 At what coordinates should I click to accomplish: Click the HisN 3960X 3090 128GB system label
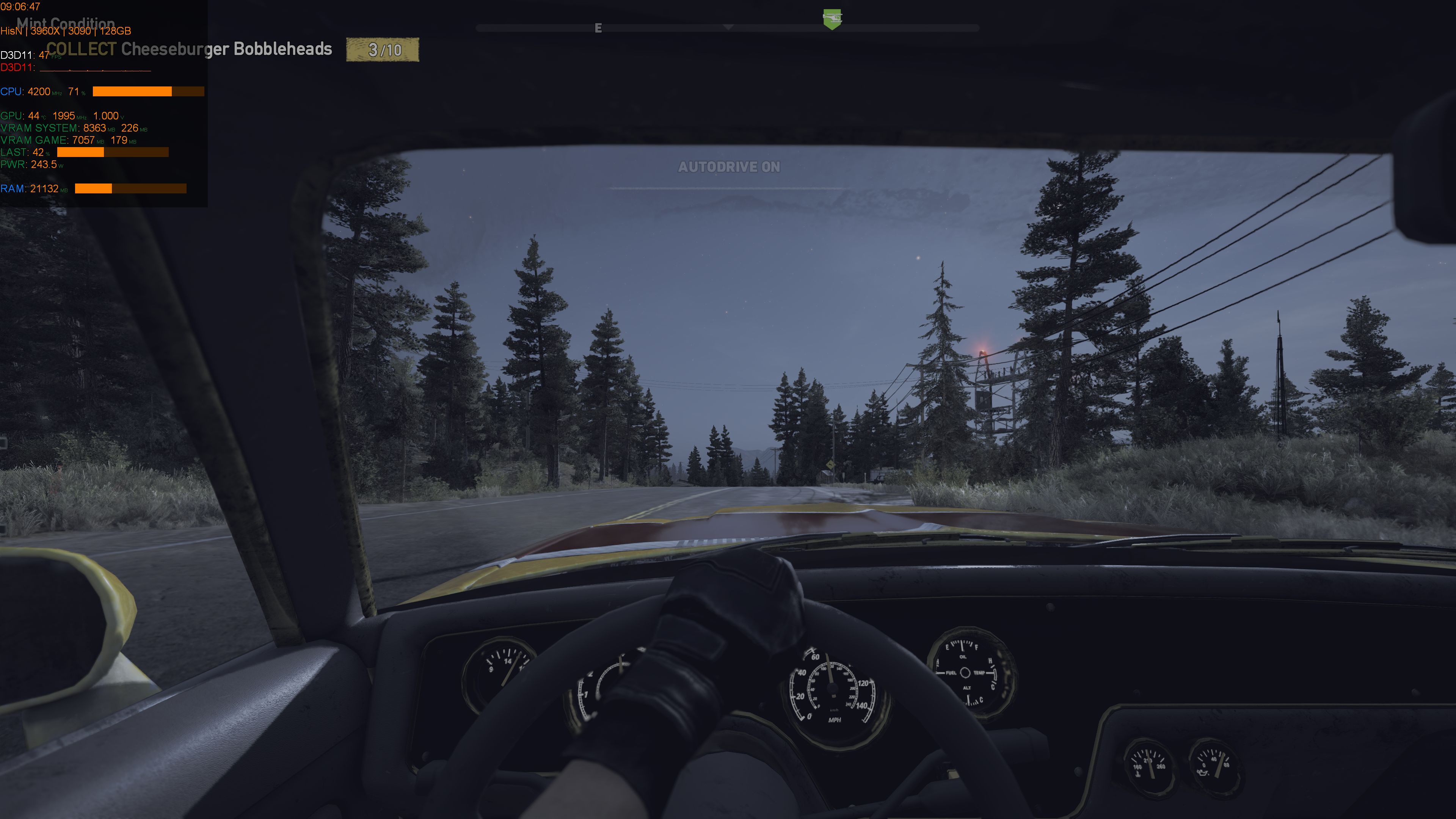[x=66, y=31]
